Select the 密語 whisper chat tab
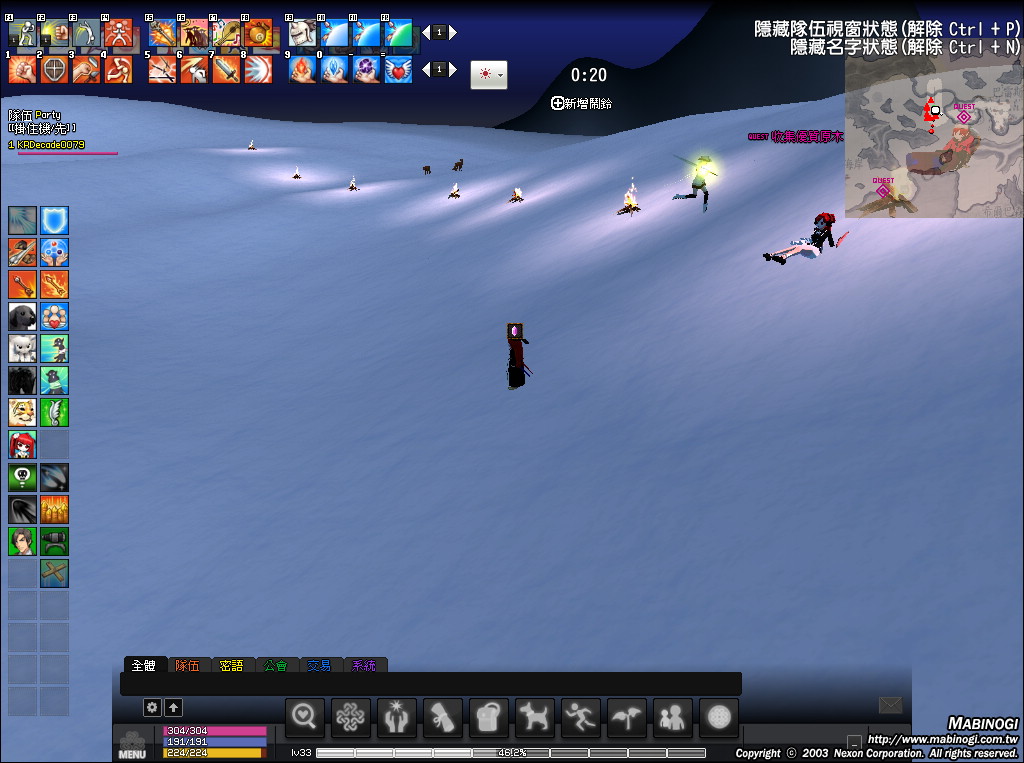This screenshot has width=1024, height=763. click(x=231, y=665)
